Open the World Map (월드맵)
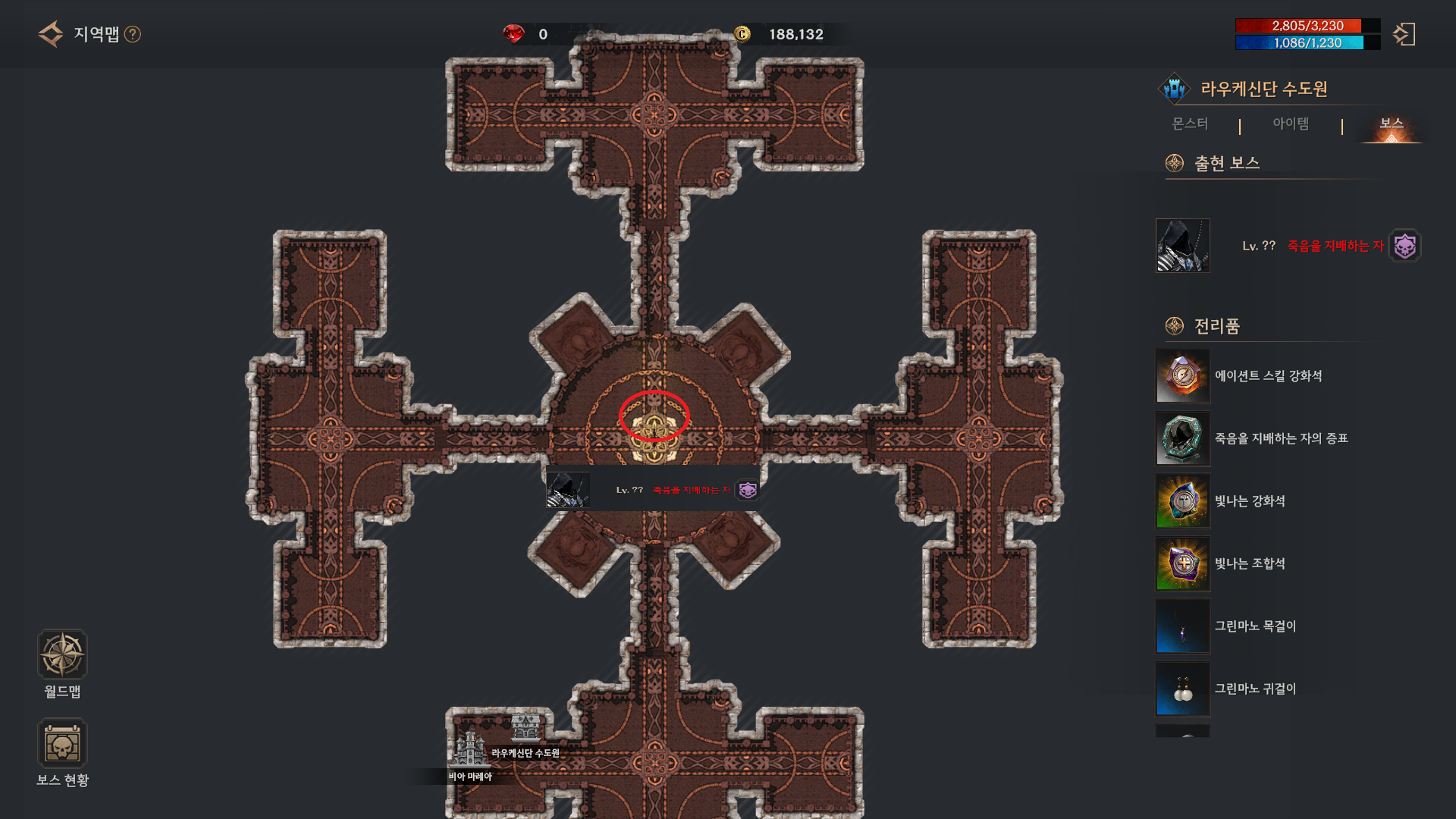The height and width of the screenshot is (819, 1456). coord(62,654)
